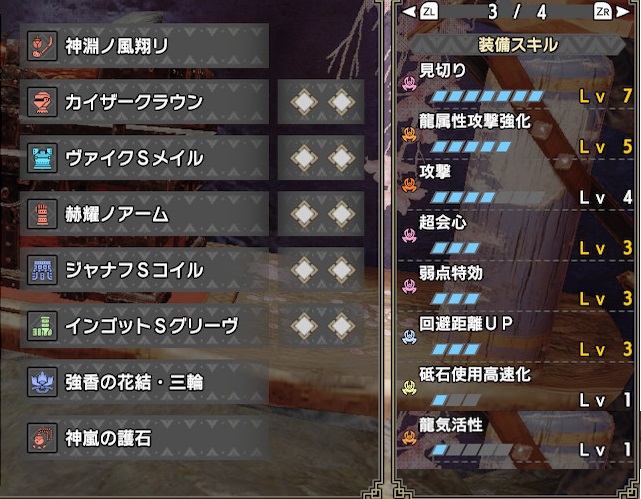Pick the 超会心 Lv 3 skill
The width and height of the screenshot is (641, 499).
(518, 236)
